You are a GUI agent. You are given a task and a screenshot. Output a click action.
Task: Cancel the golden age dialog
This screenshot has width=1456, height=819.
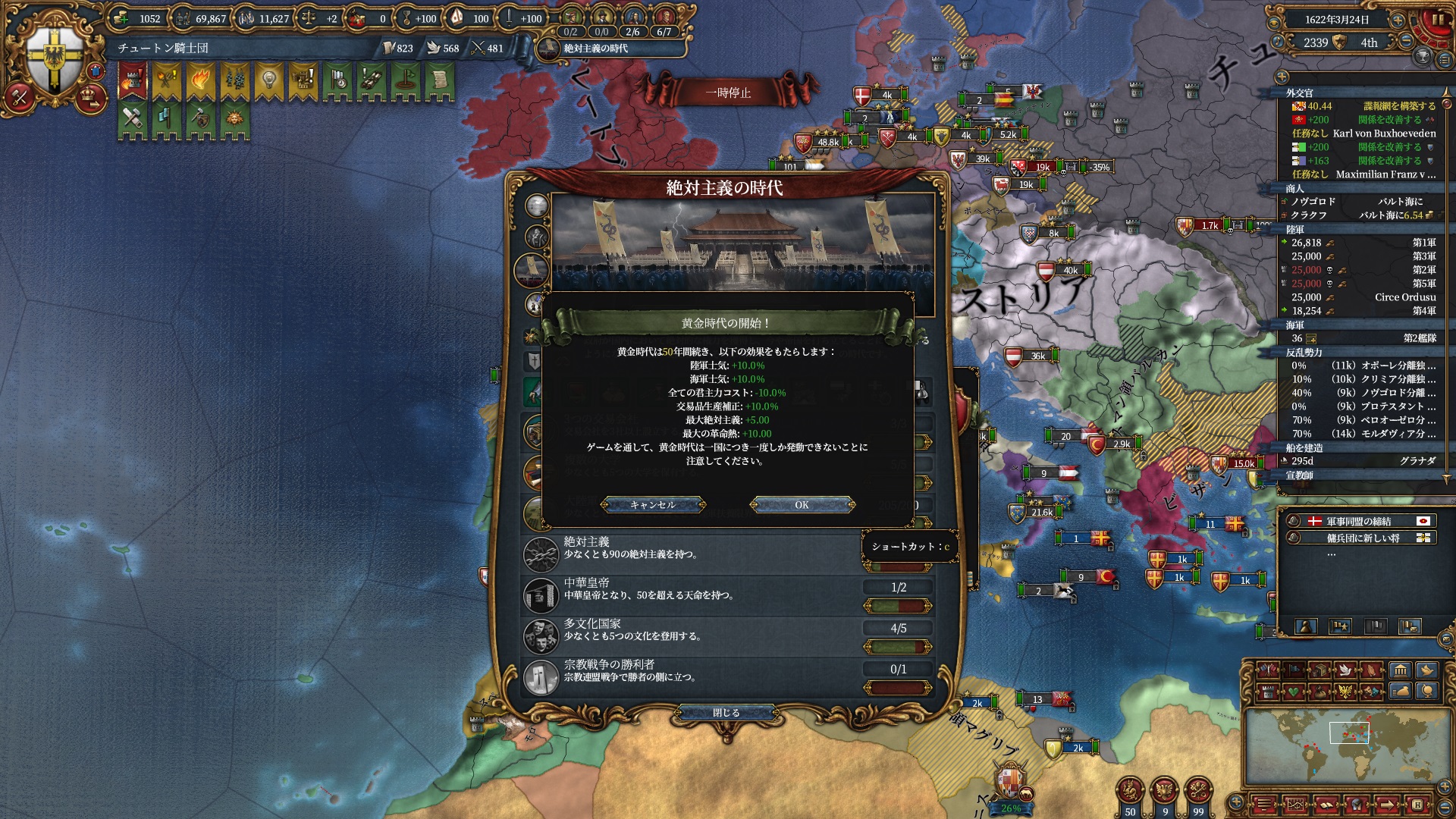click(x=652, y=505)
